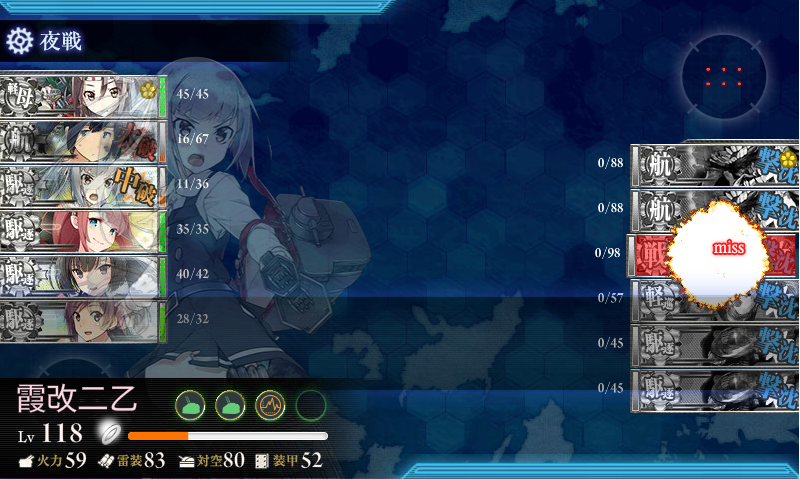Select the empty fourth equipment slot

tap(311, 405)
